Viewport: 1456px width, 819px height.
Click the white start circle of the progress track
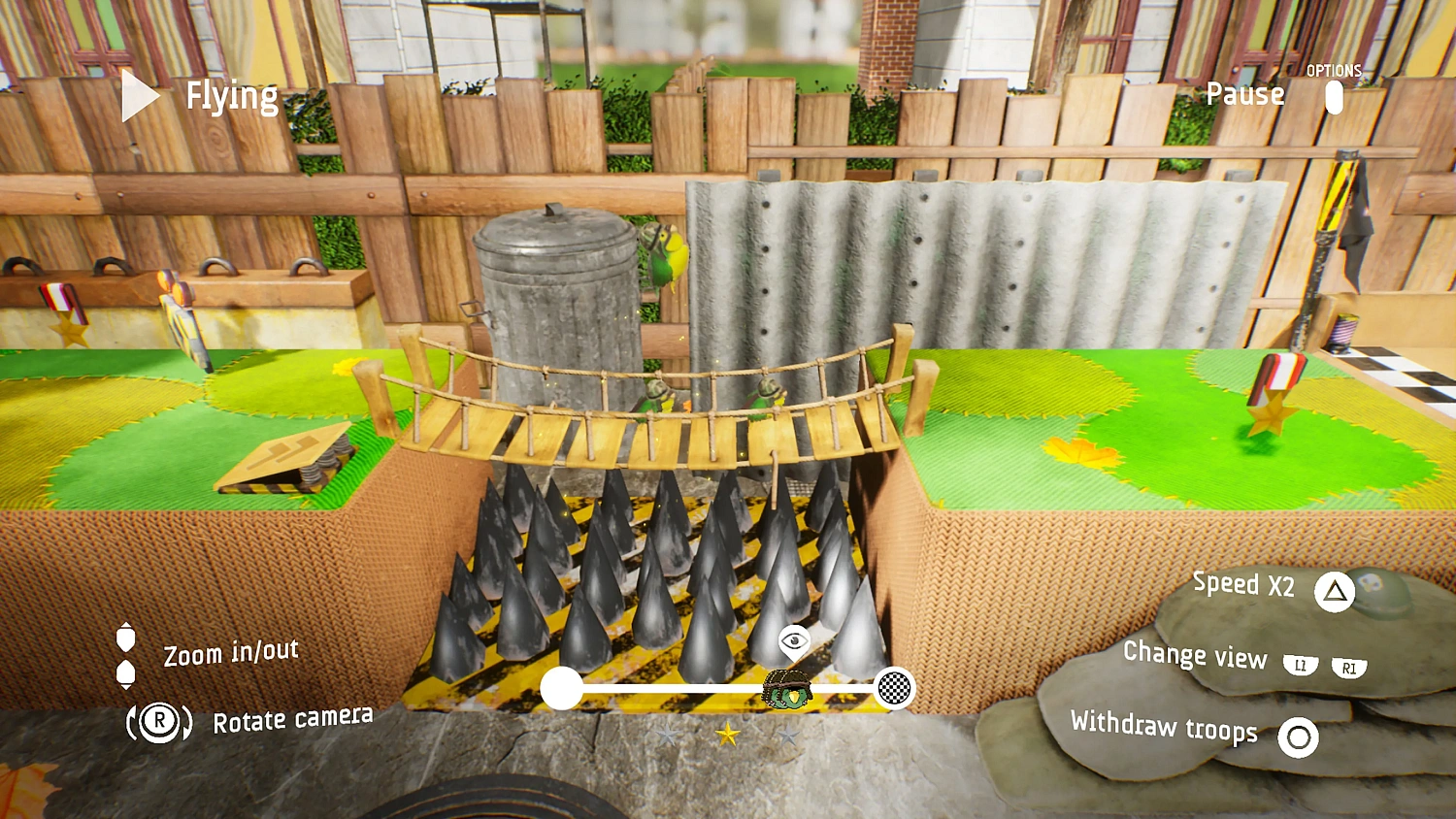[561, 688]
